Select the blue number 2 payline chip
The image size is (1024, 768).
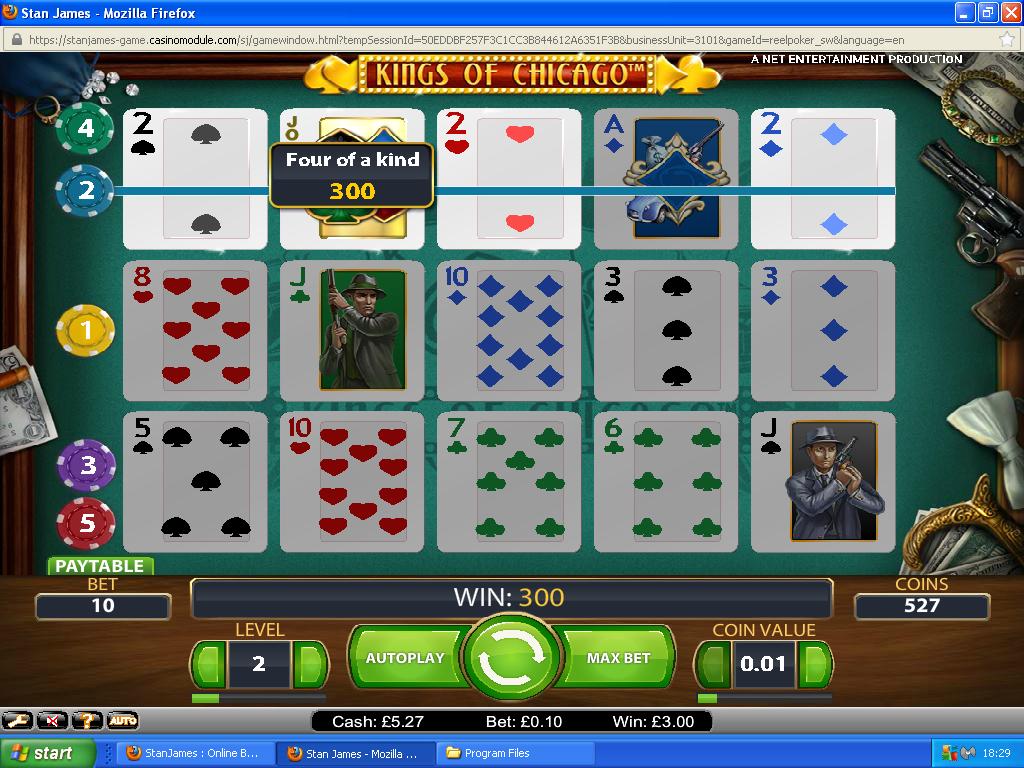tap(85, 189)
